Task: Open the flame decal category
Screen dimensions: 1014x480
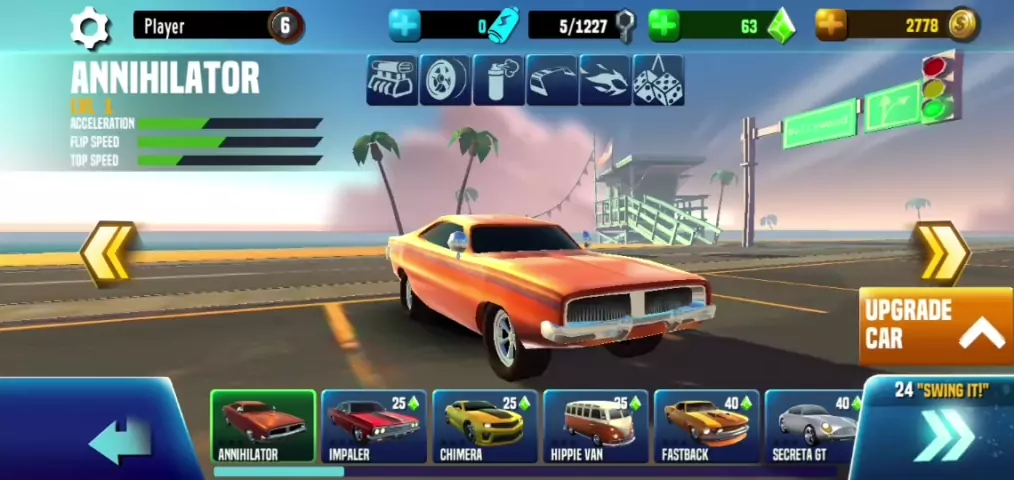Action: tap(605, 80)
